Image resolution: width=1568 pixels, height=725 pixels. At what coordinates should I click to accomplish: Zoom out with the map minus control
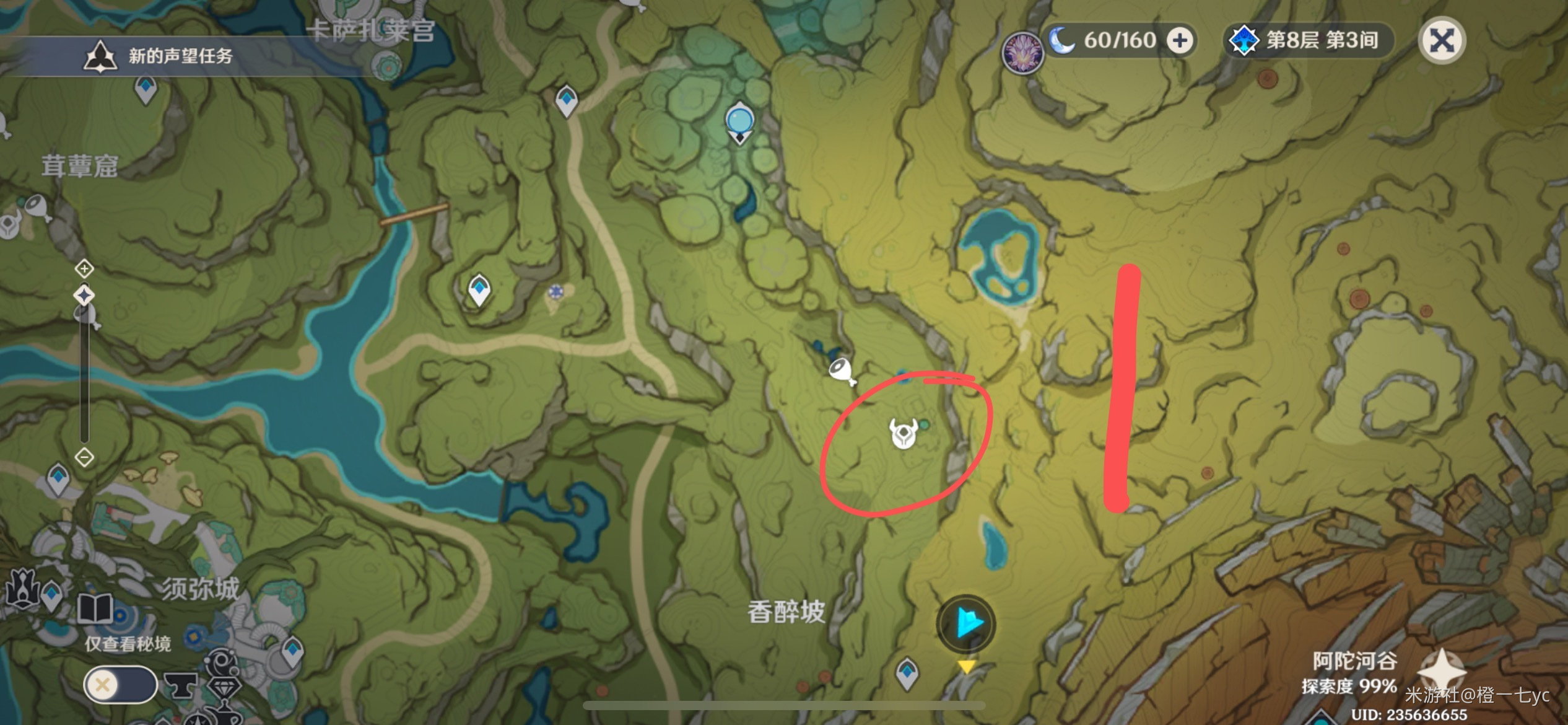(84, 457)
